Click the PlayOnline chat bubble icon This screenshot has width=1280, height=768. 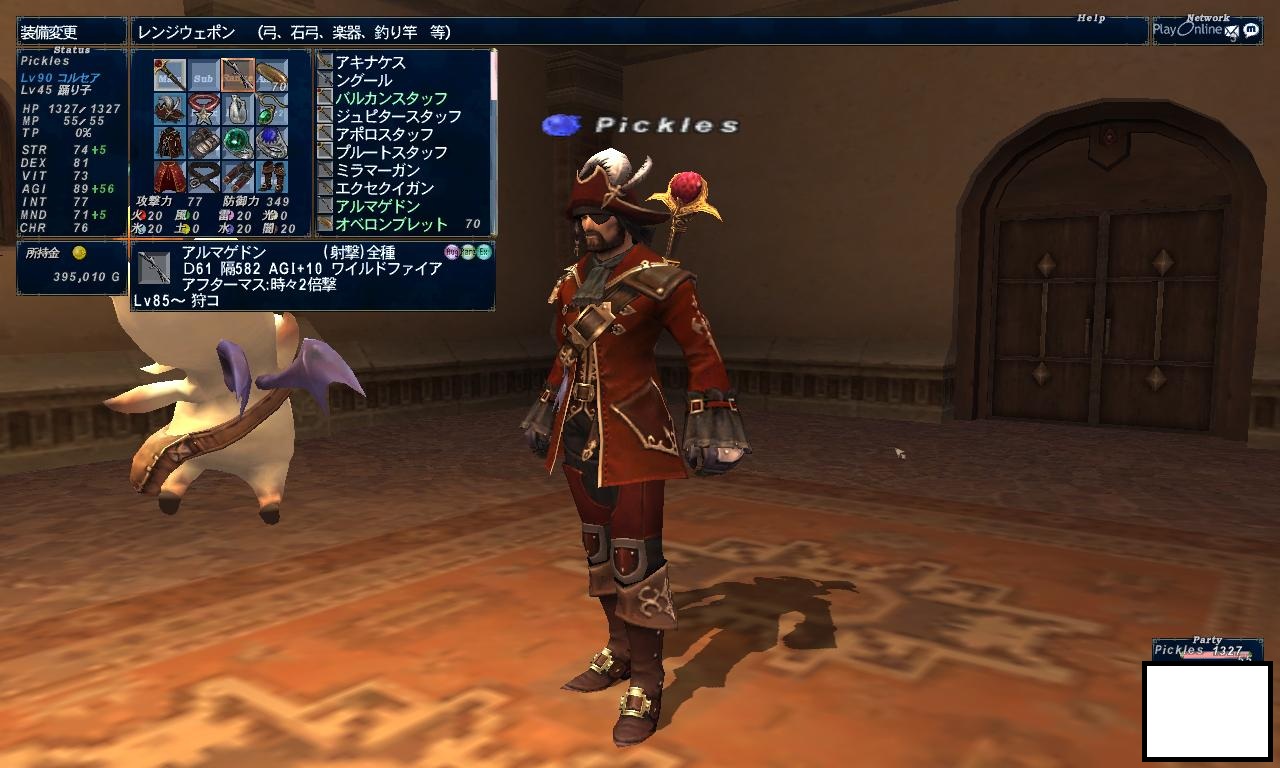pyautogui.click(x=1250, y=30)
